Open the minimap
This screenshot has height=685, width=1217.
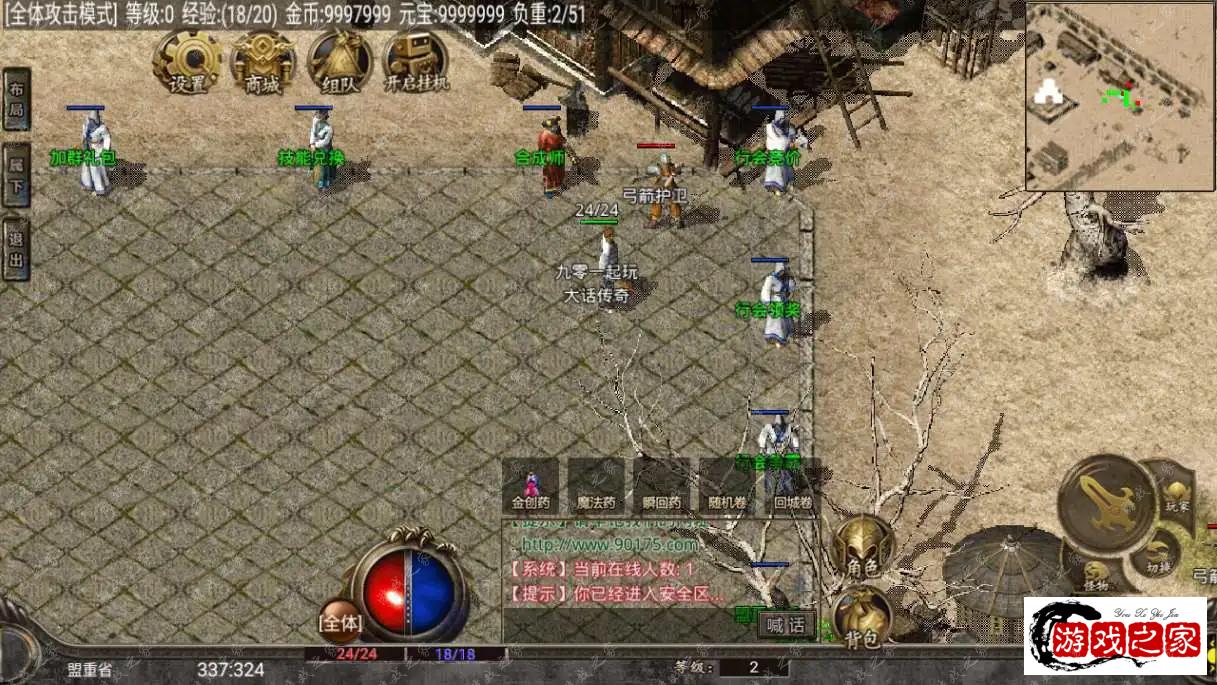click(x=1119, y=96)
